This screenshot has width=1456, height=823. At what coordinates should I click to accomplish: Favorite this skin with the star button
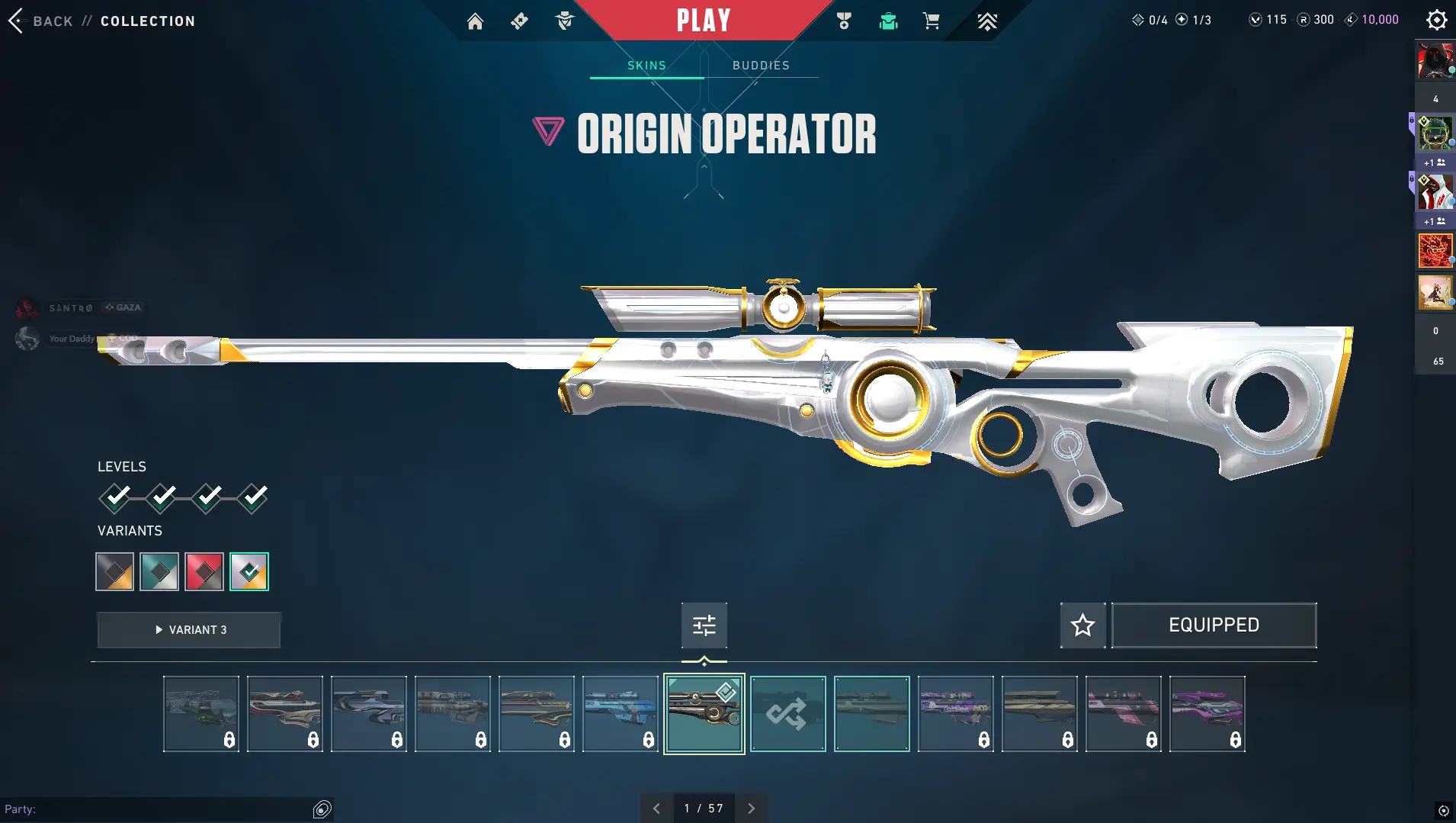click(1082, 625)
